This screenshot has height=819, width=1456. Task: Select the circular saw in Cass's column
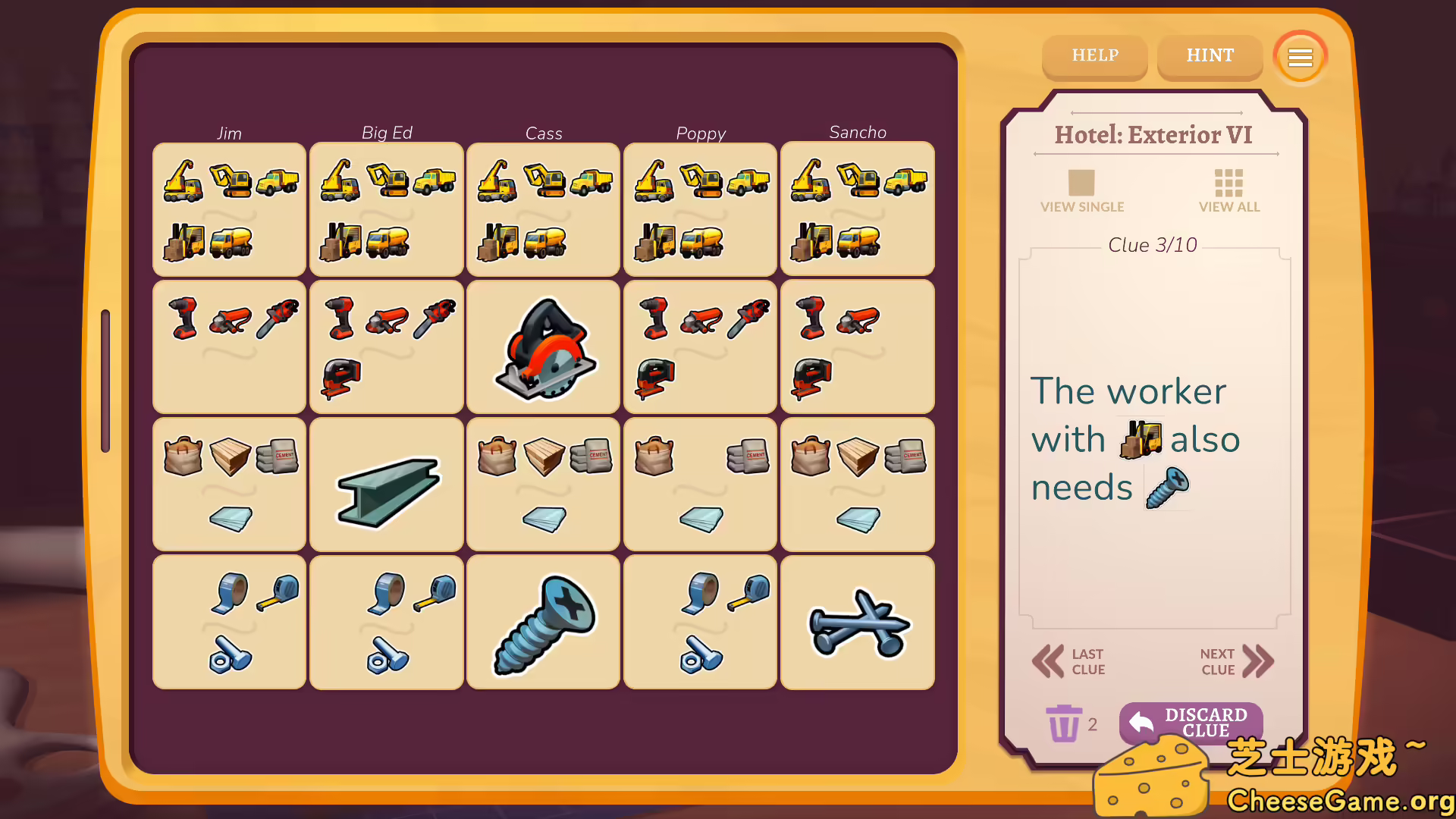pyautogui.click(x=543, y=347)
